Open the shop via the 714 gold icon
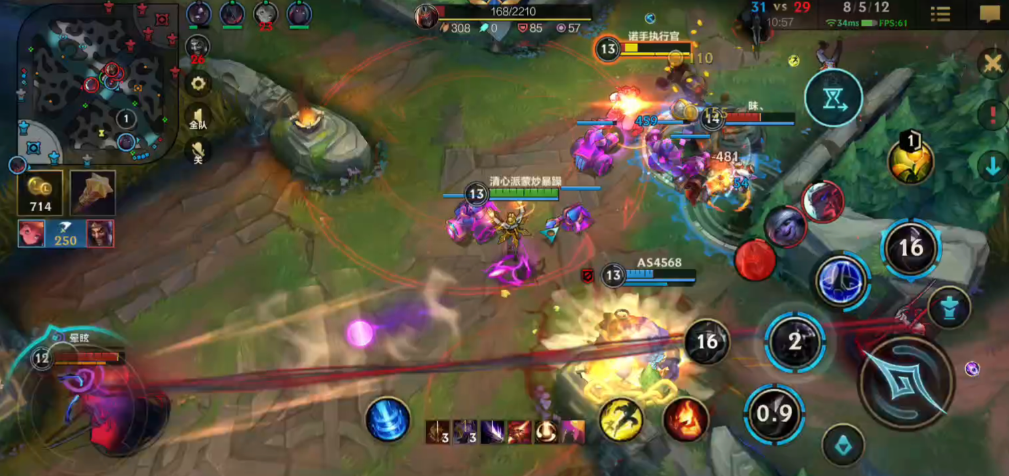The image size is (1009, 476). [41, 191]
